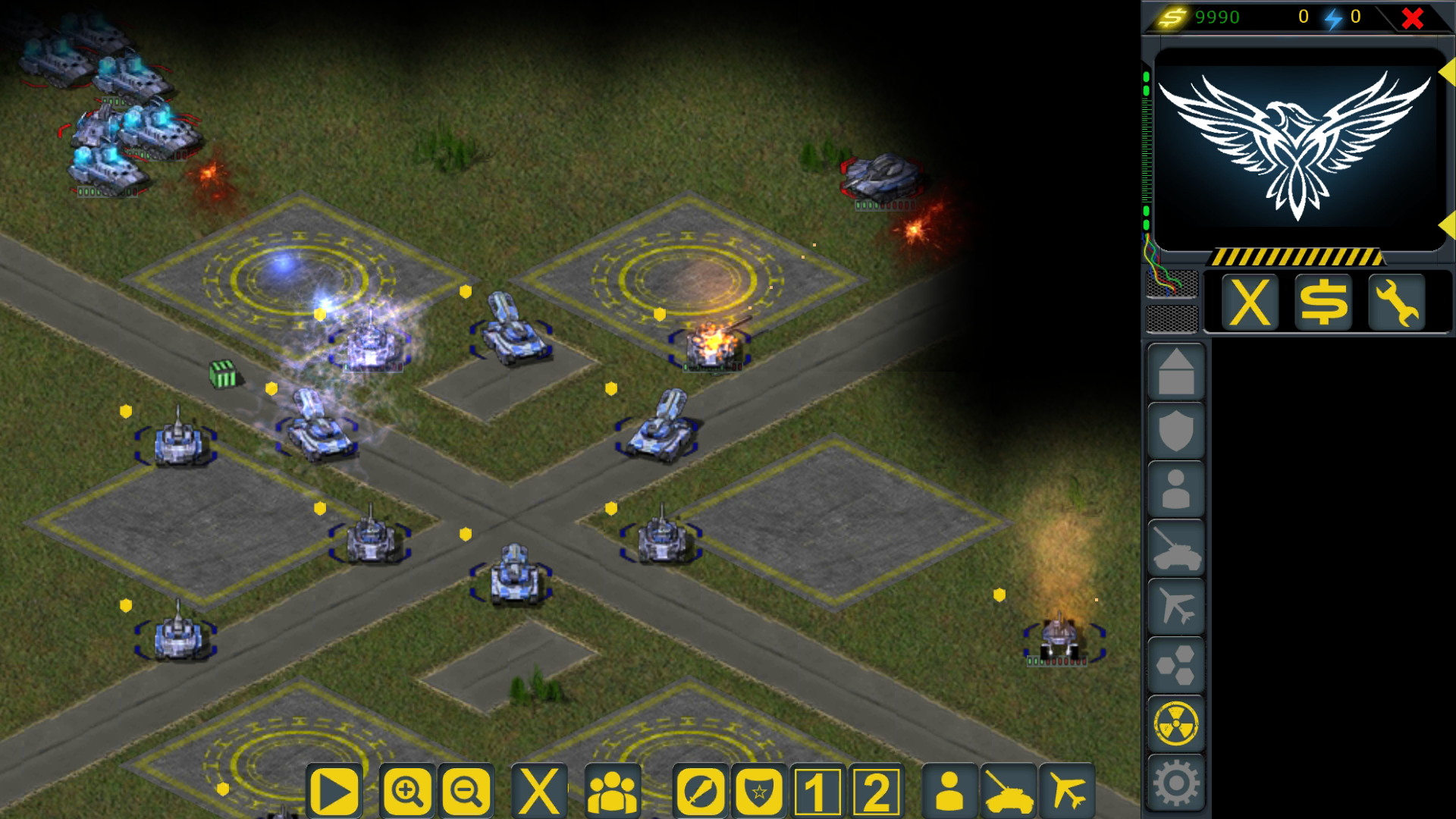The height and width of the screenshot is (819, 1456).
Task: Toggle select-all-units with the group icon
Action: pyautogui.click(x=613, y=792)
